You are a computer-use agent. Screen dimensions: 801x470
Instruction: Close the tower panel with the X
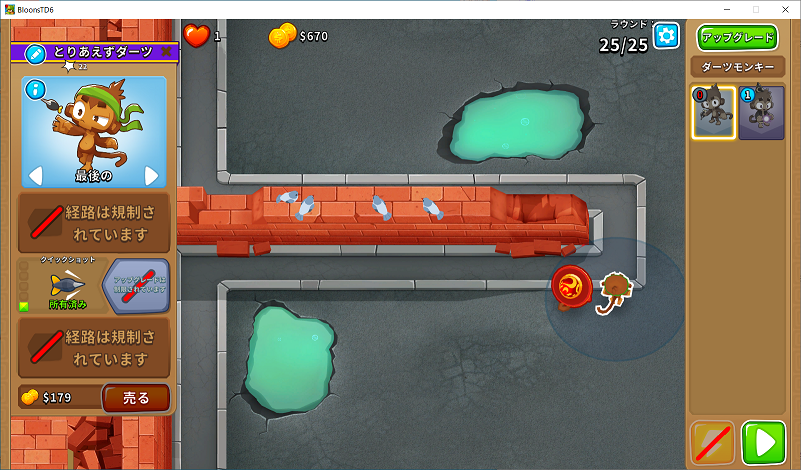(x=166, y=52)
